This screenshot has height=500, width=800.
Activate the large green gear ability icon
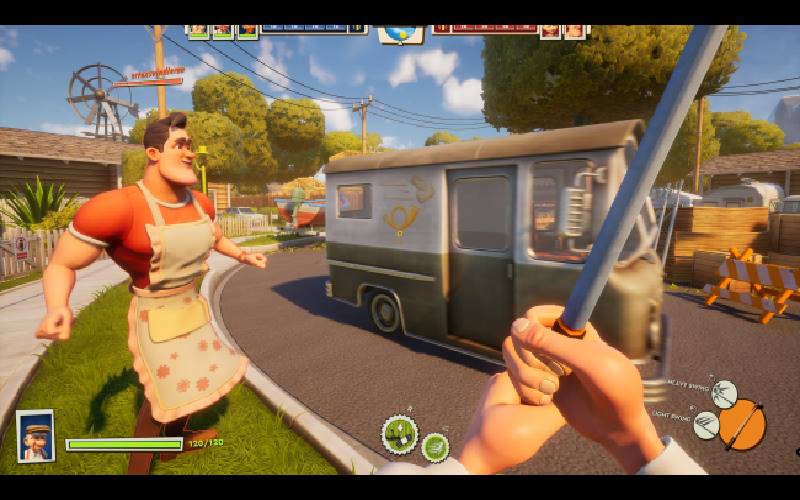399,434
